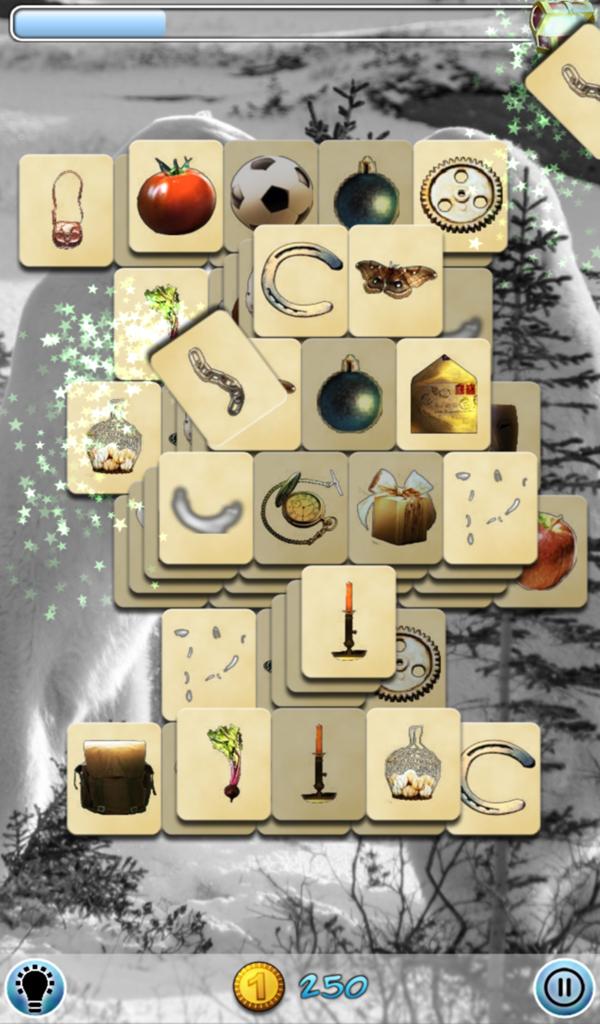Choose the beet tile beside the backpack
Image resolution: width=600 pixels, height=1024 pixels.
coord(224,763)
